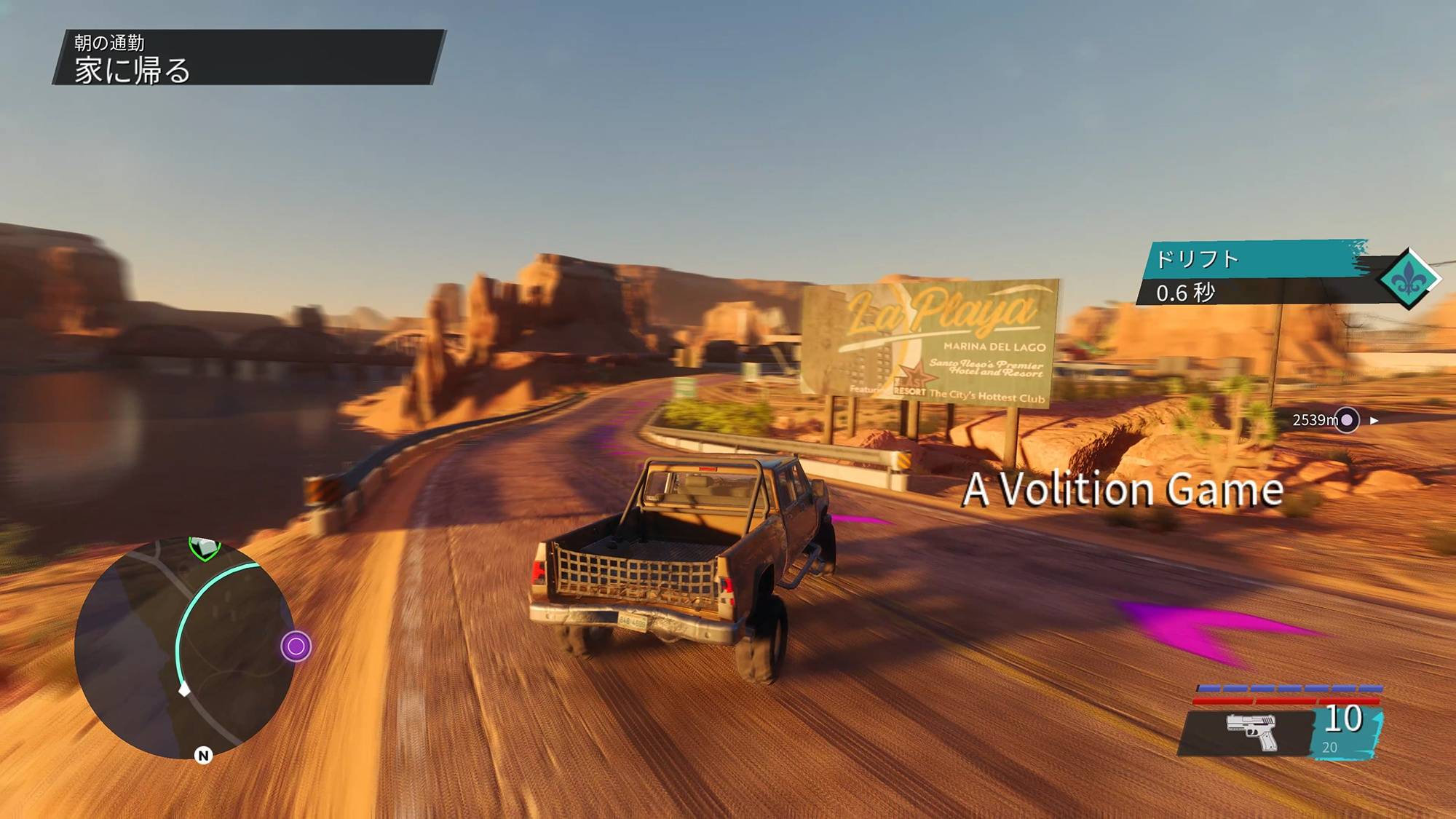Click the minimap north compass indicator
The height and width of the screenshot is (819, 1456).
click(203, 756)
